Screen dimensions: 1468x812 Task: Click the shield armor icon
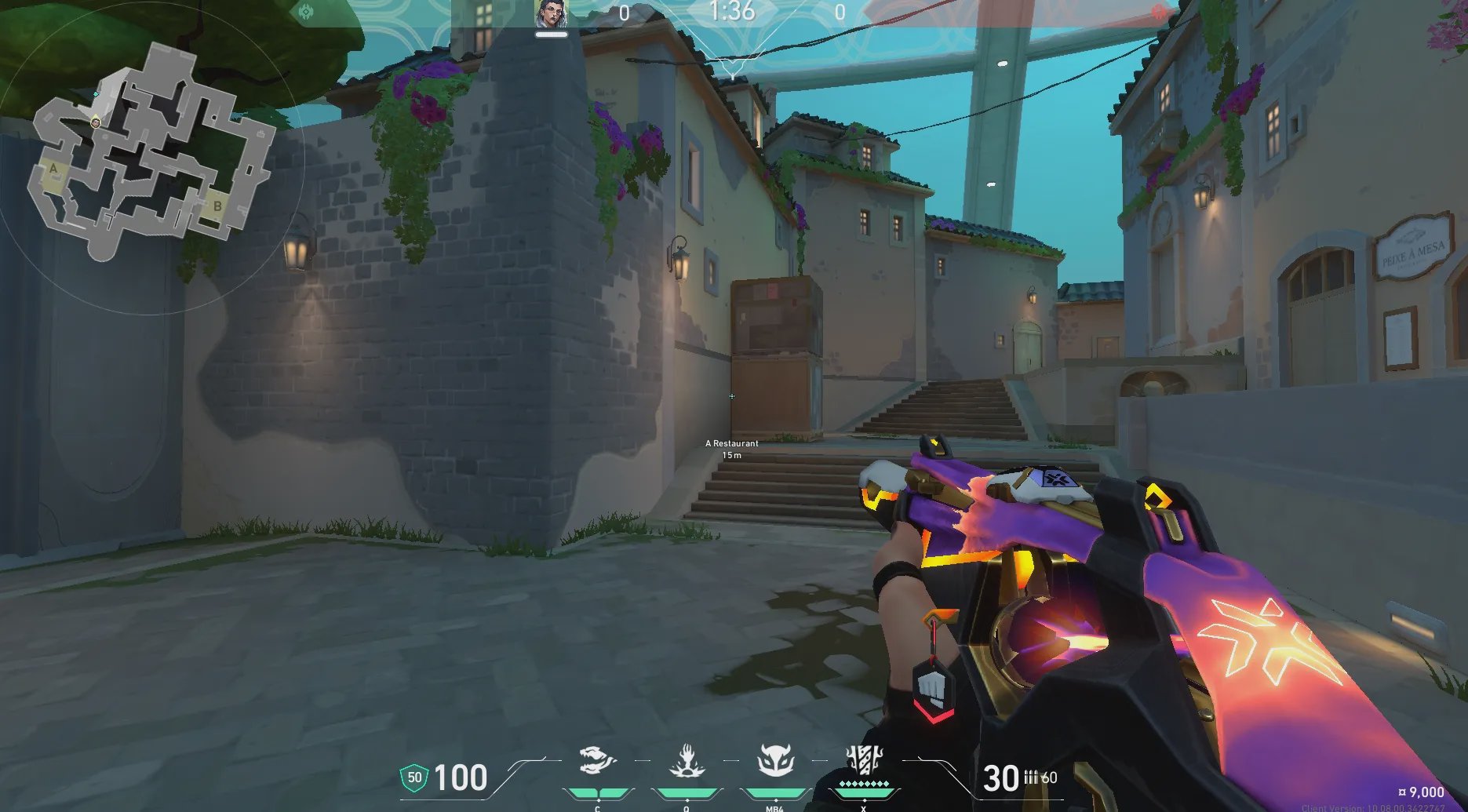pos(414,777)
